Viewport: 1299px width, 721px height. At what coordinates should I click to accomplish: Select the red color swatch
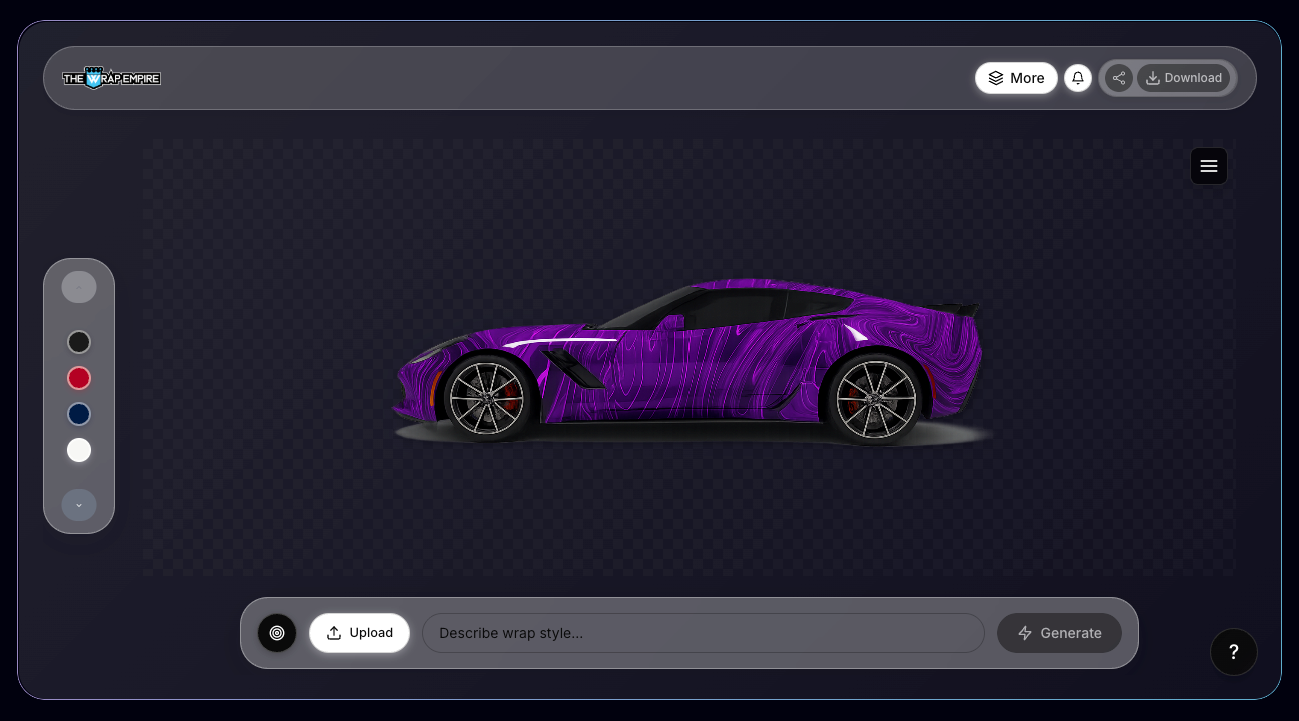point(79,378)
